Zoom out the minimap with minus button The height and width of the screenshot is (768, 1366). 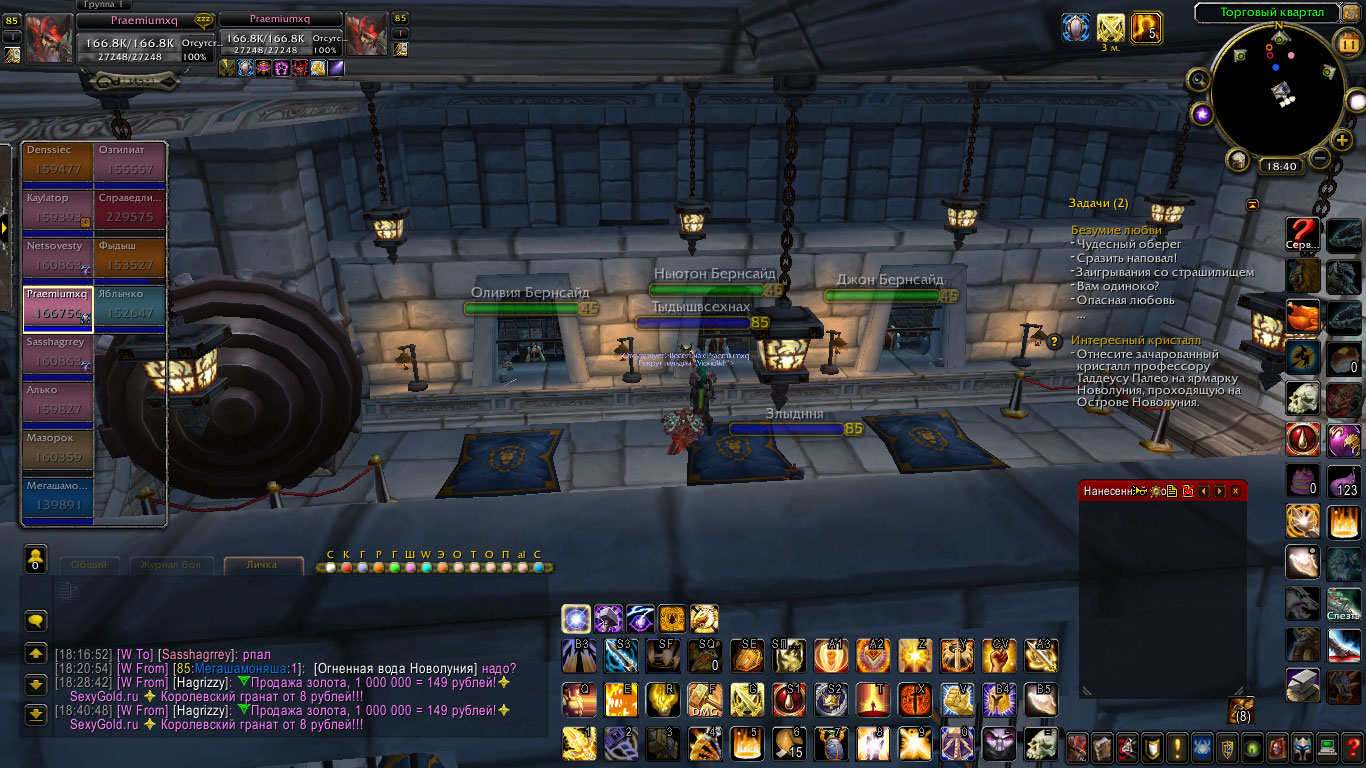pyautogui.click(x=1320, y=158)
